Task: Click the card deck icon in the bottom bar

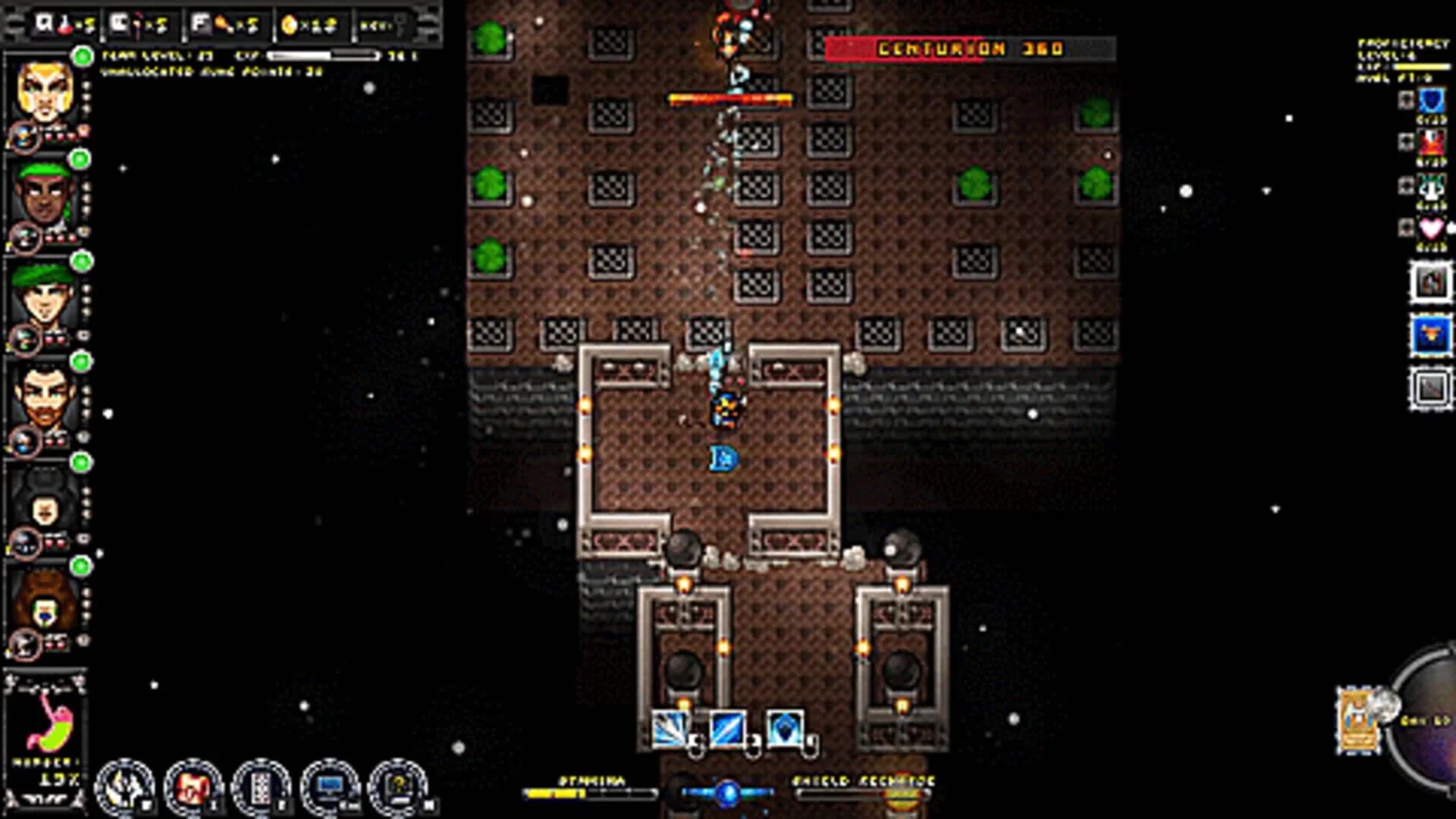Action: pos(260,789)
